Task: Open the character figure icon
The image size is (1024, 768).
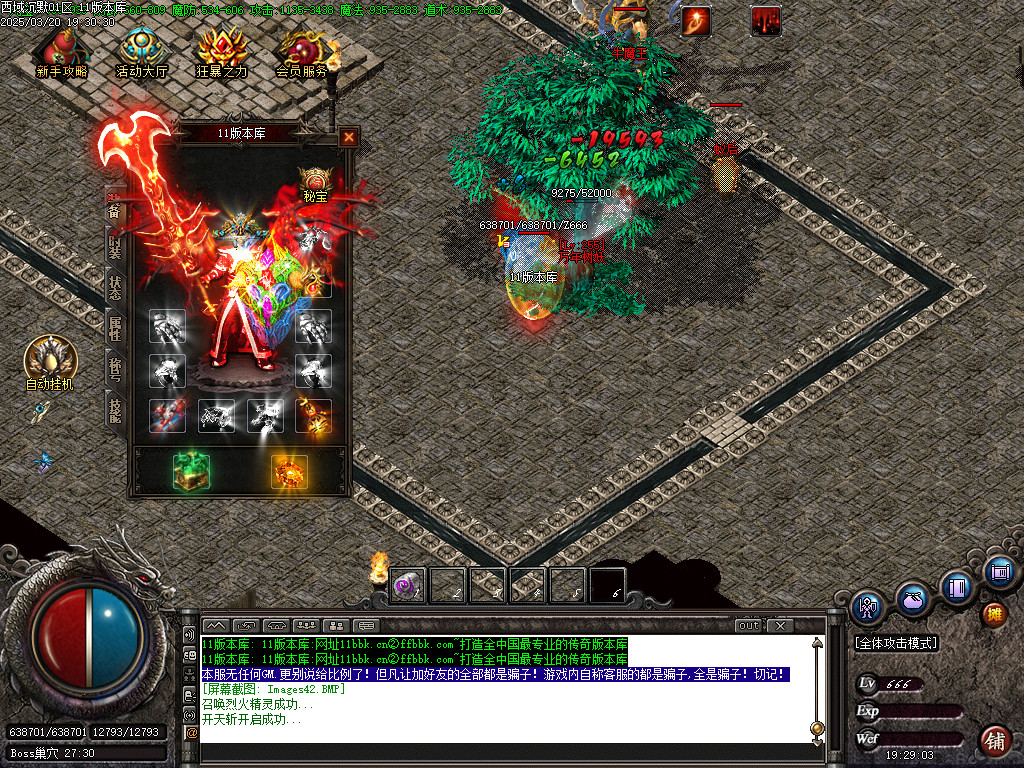Action: pyautogui.click(x=867, y=606)
